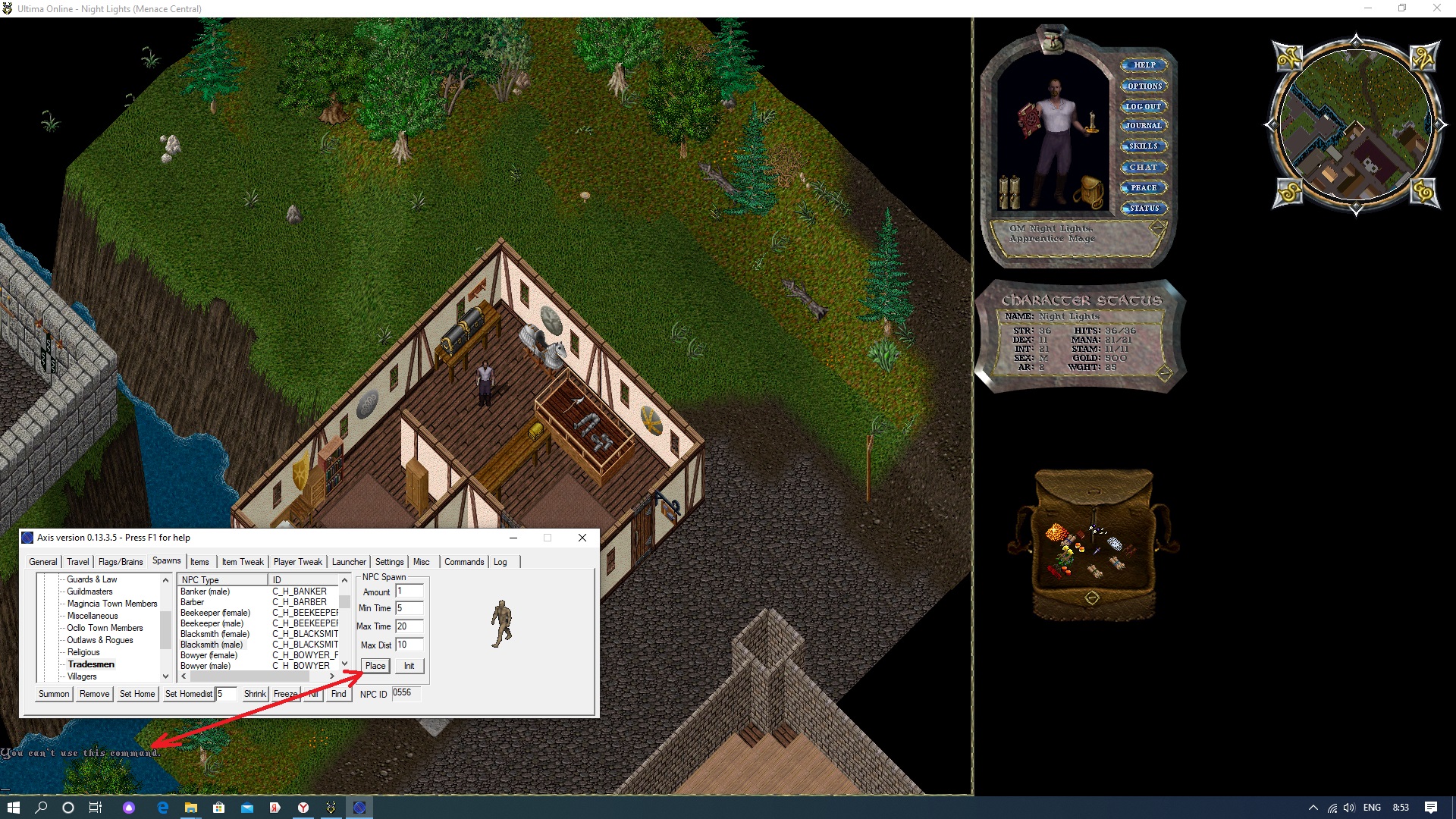This screenshot has height=819, width=1456.
Task: Click the Summon button
Action: coord(54,694)
